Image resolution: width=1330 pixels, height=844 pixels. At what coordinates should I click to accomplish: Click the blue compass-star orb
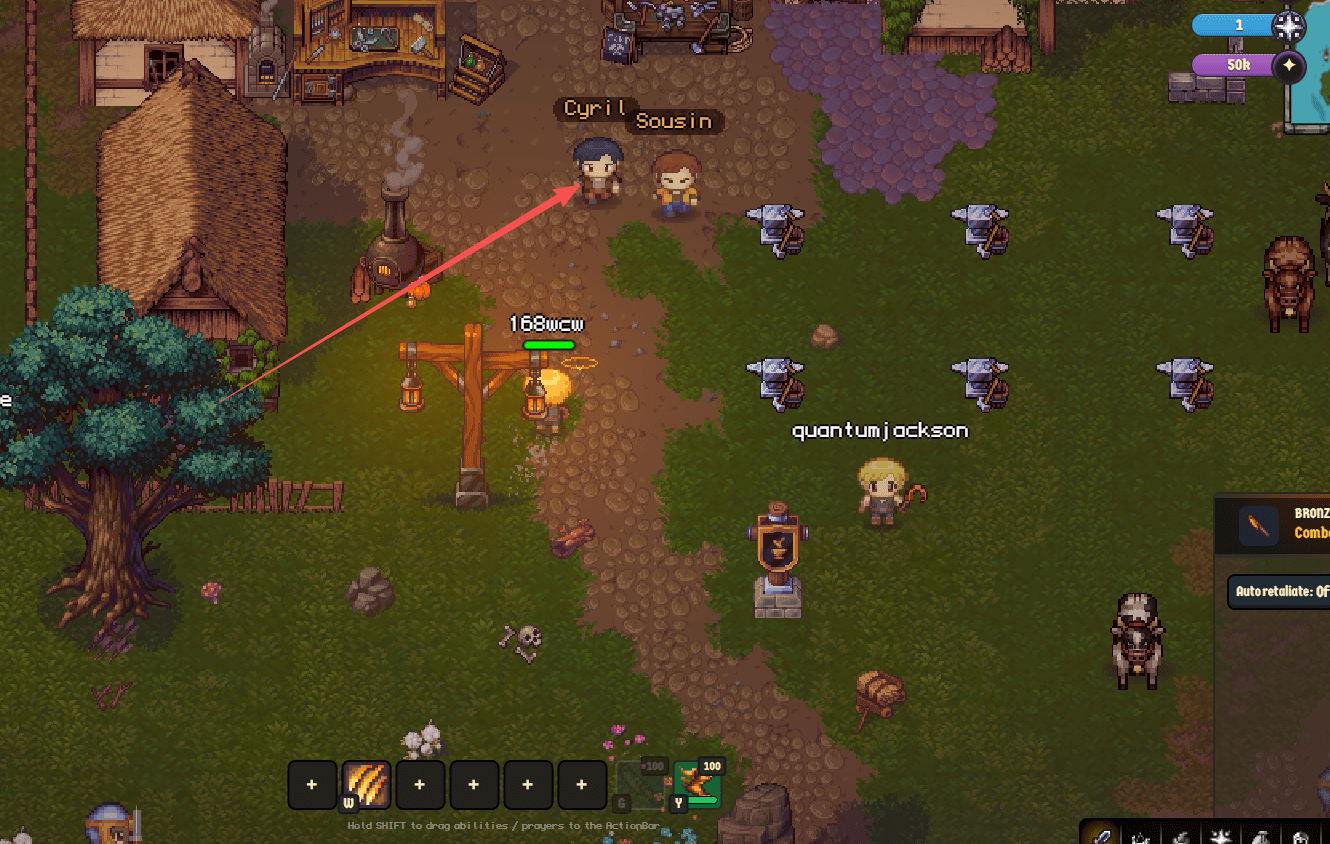[1287, 25]
